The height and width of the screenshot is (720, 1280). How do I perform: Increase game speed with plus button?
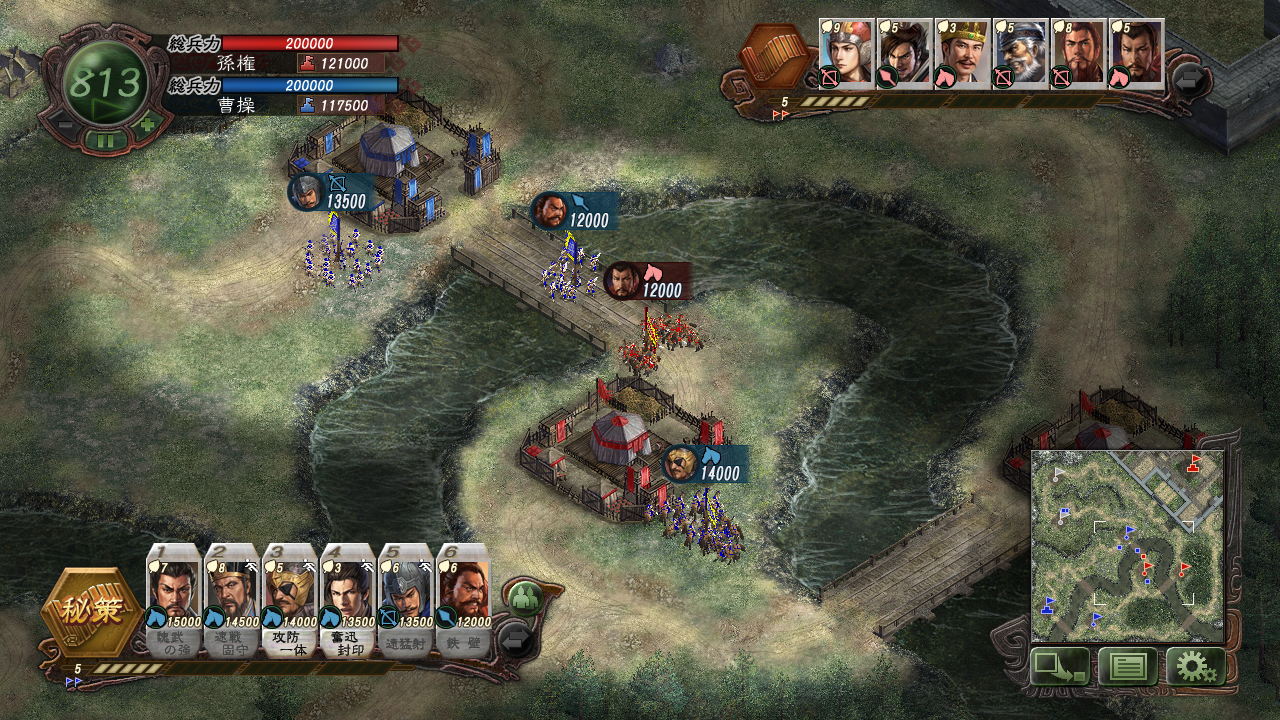pos(148,125)
